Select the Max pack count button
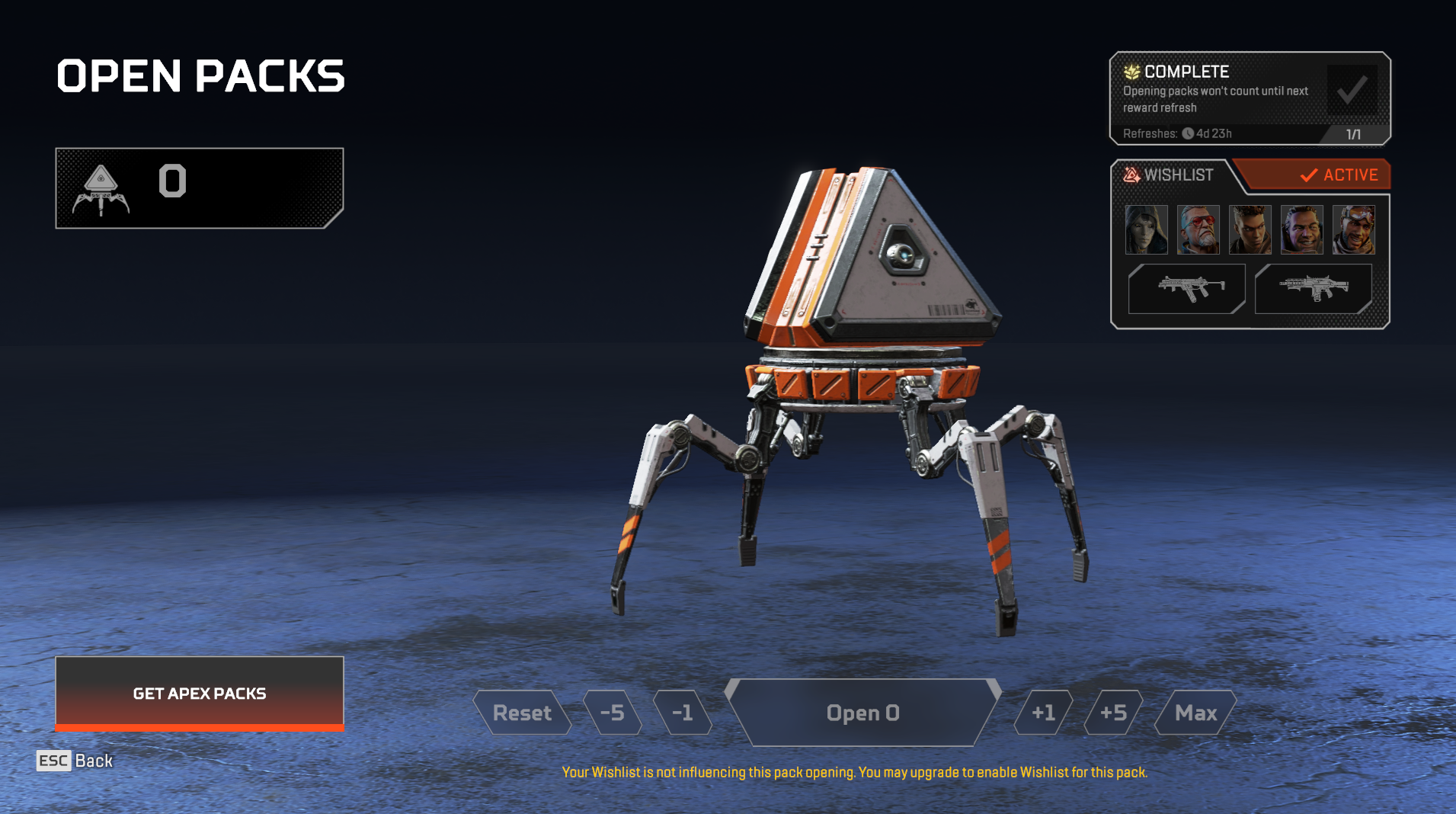Viewport: 1456px width, 814px height. pos(1195,713)
